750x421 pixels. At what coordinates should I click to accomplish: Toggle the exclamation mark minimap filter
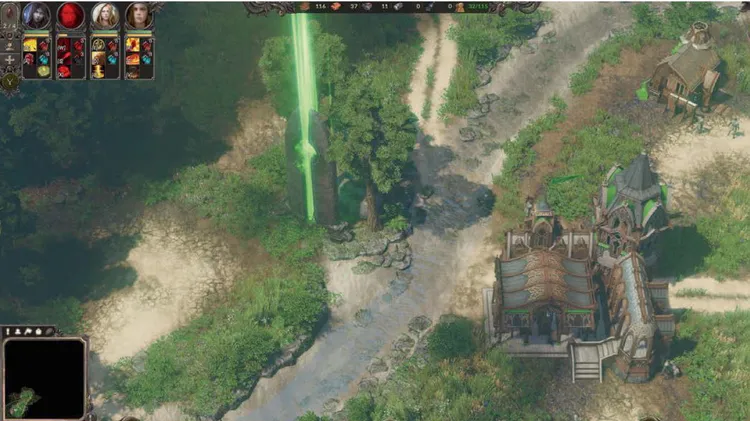tap(10, 331)
